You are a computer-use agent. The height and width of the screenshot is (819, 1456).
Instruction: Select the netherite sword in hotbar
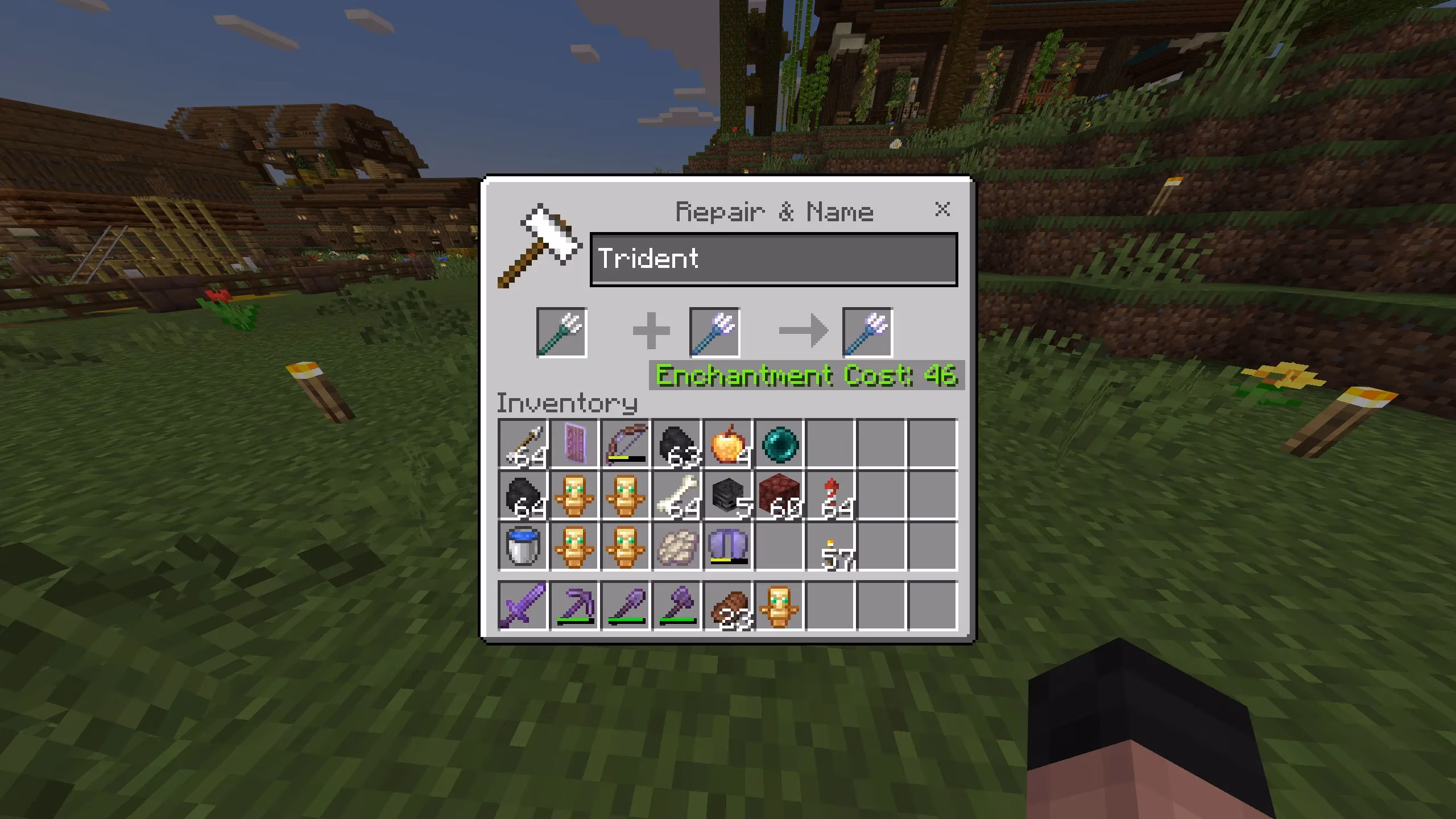[x=523, y=606]
